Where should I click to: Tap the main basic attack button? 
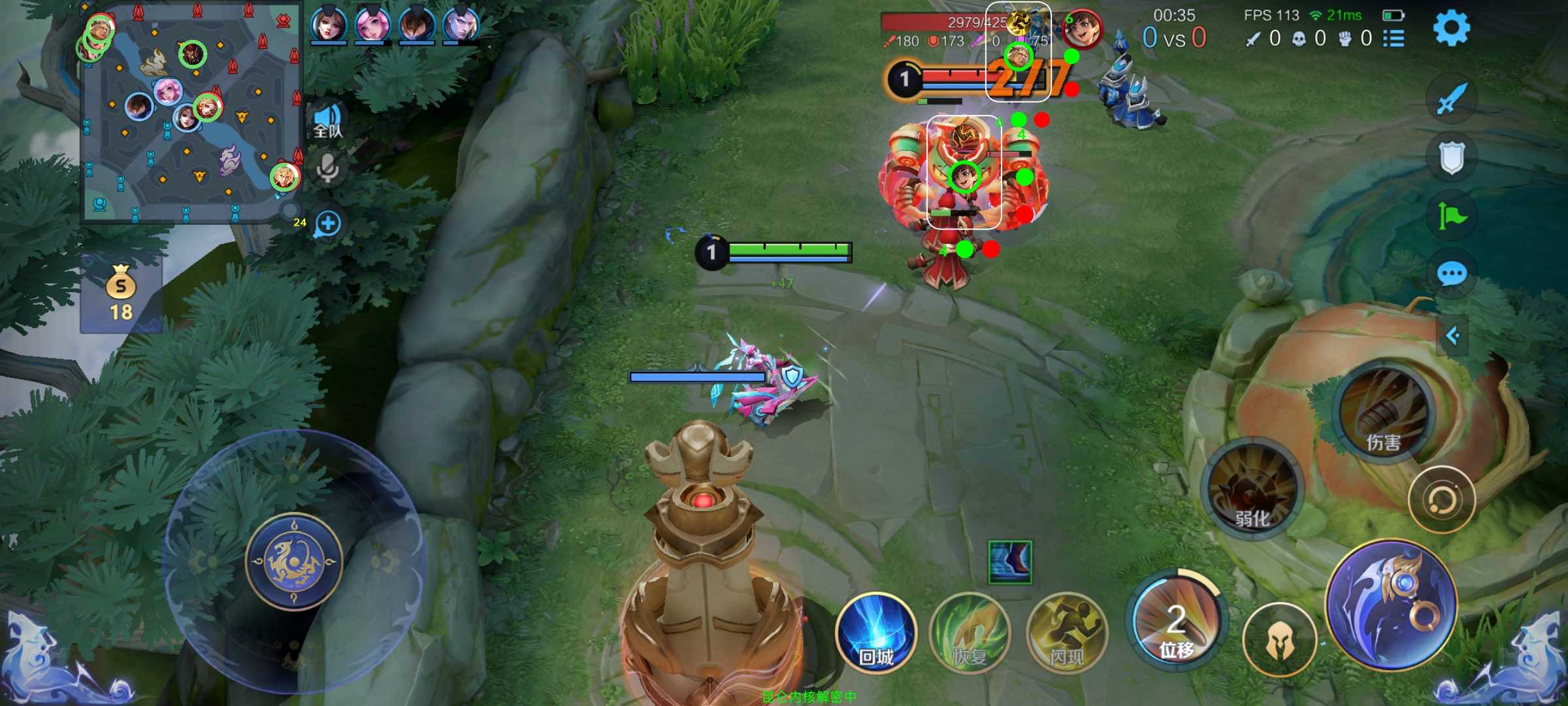pos(1392,605)
